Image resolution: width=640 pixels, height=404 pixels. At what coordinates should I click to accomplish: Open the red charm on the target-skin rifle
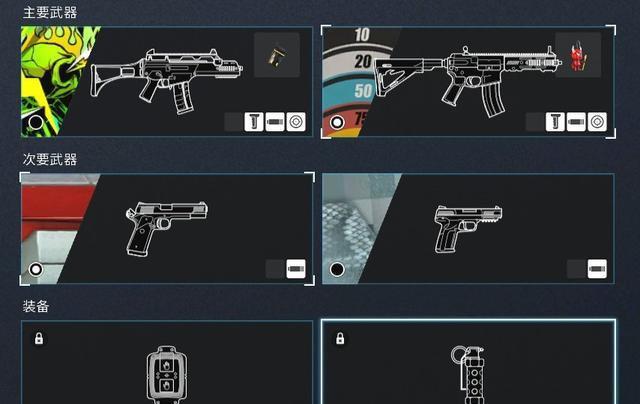pyautogui.click(x=575, y=54)
